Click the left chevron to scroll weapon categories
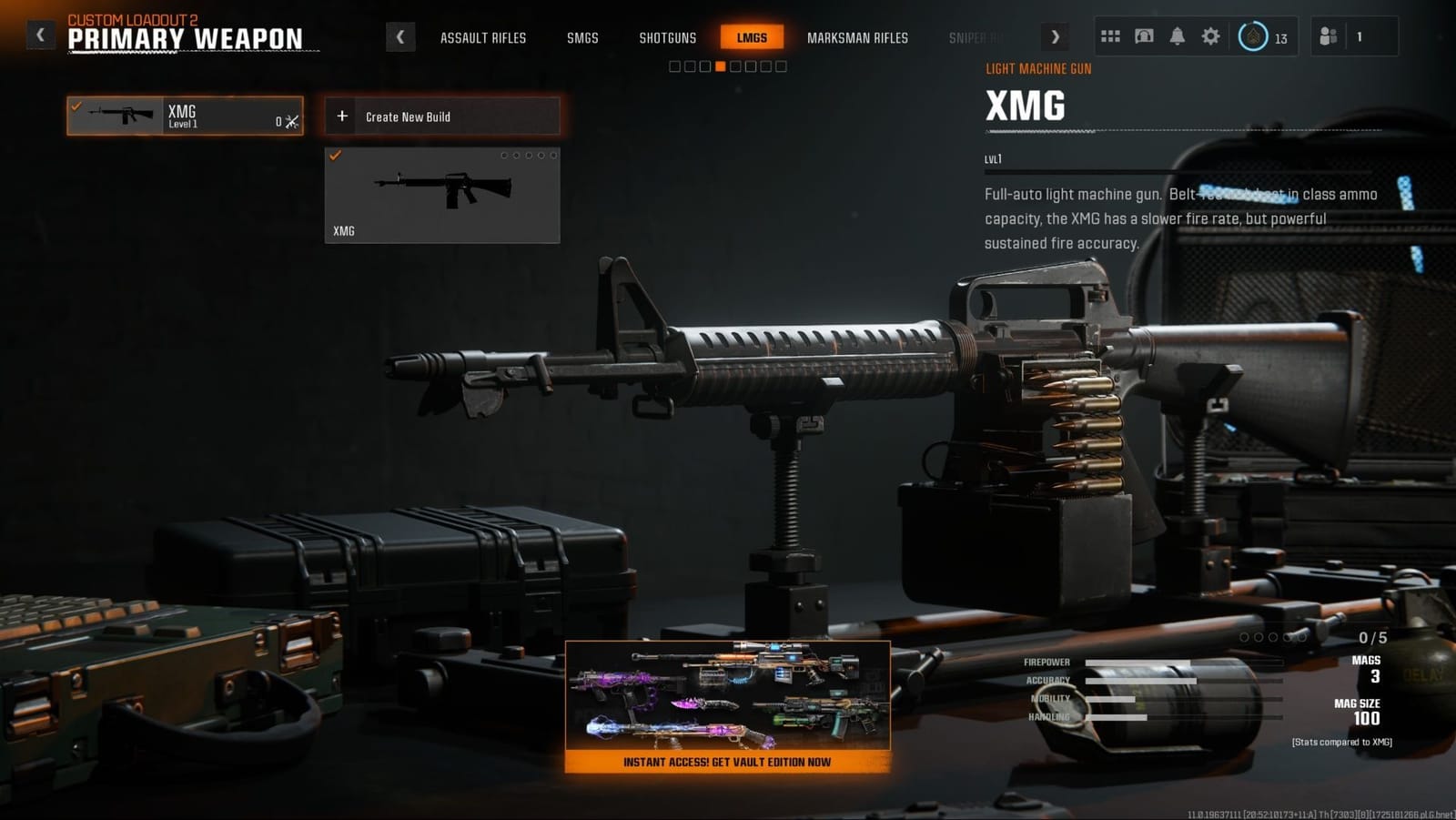This screenshot has height=820, width=1456. 400,35
